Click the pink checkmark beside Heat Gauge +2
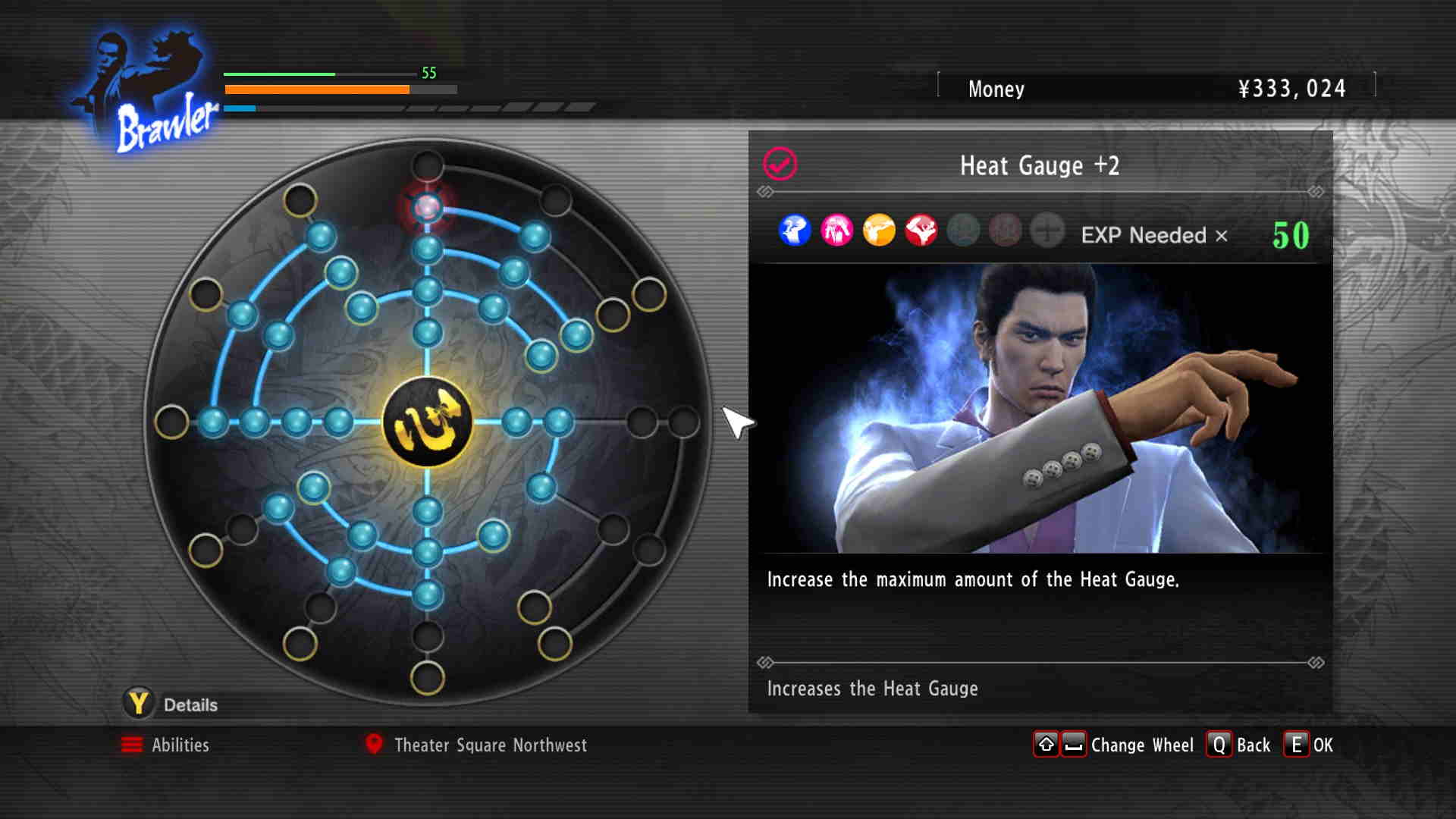Viewport: 1456px width, 819px height. tap(780, 164)
